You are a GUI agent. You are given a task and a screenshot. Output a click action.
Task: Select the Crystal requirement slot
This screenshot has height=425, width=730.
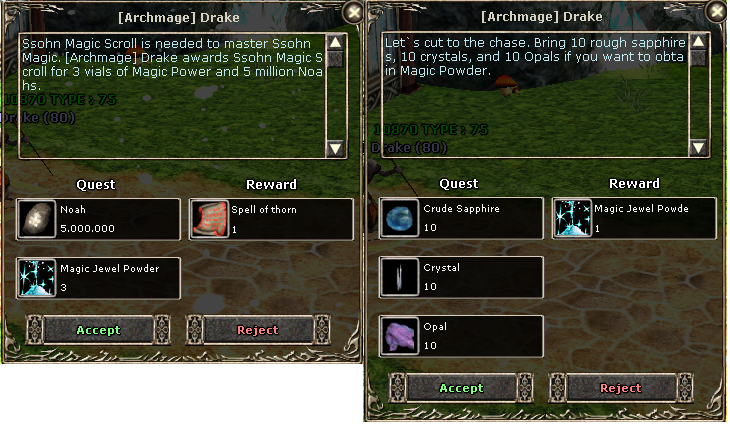[x=461, y=277]
